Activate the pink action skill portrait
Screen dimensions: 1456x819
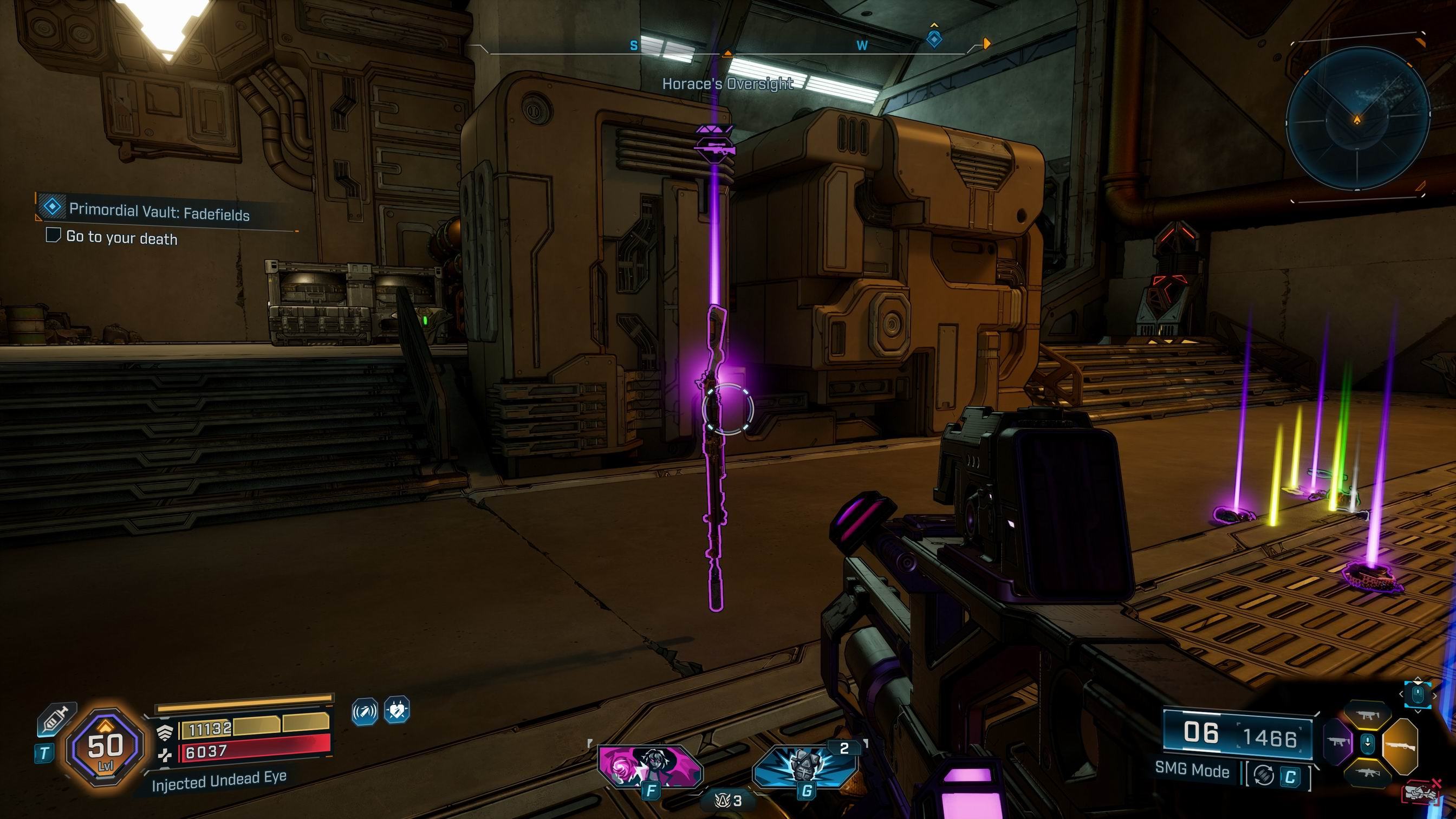pyautogui.click(x=650, y=766)
